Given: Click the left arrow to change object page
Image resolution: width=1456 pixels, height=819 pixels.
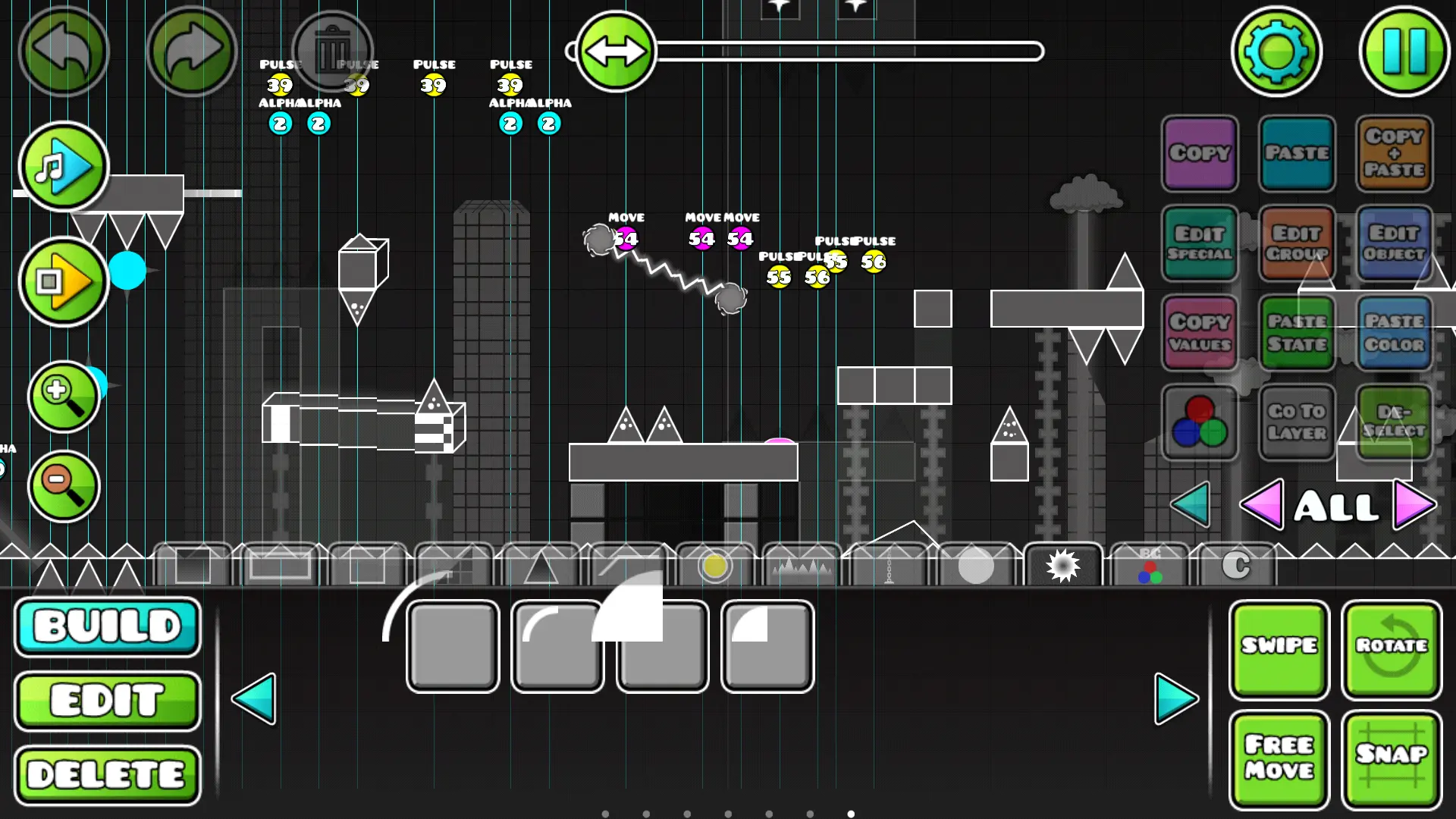Looking at the screenshot, I should 256,699.
